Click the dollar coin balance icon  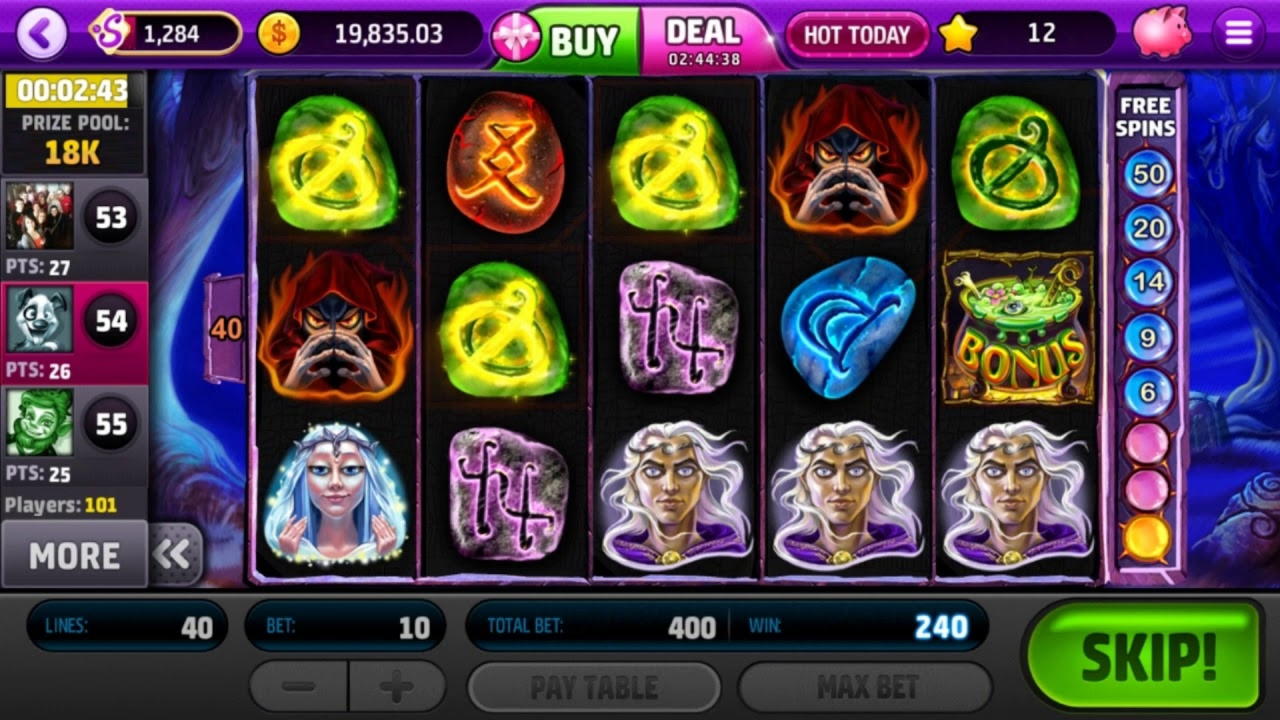[279, 34]
